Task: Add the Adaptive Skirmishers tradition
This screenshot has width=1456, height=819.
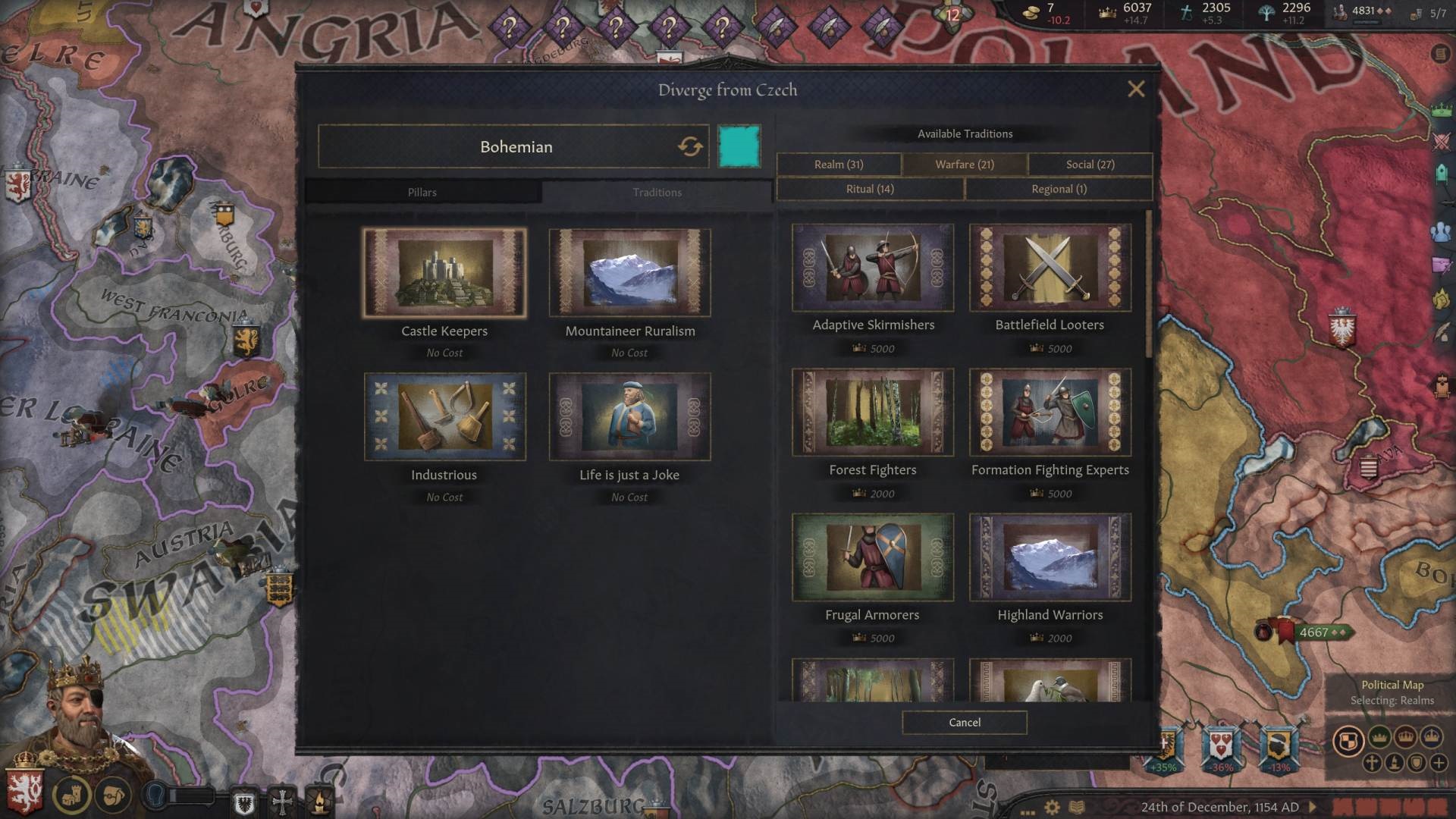Action: (x=873, y=268)
